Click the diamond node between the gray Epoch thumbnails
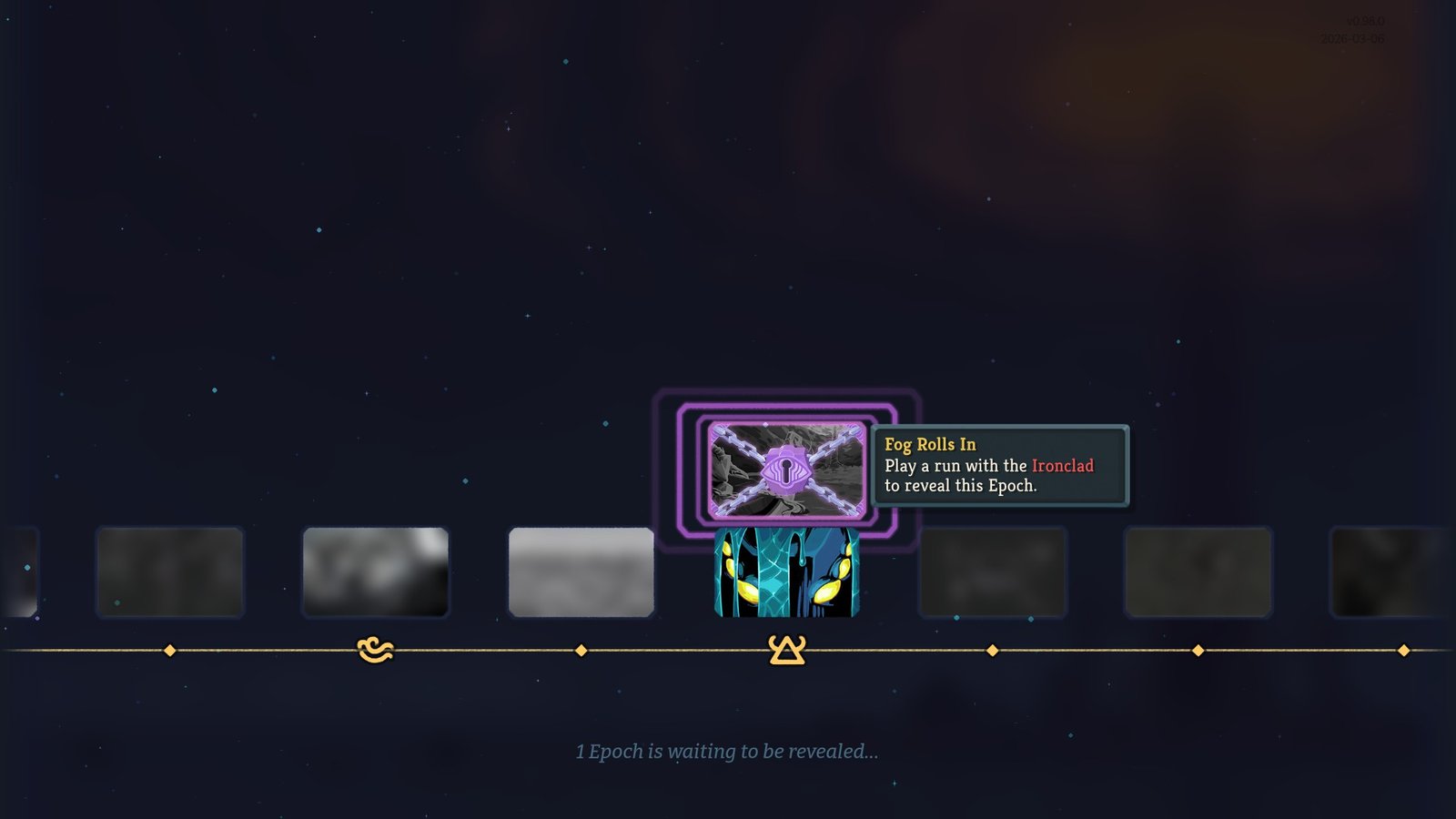The height and width of the screenshot is (819, 1456). (581, 650)
